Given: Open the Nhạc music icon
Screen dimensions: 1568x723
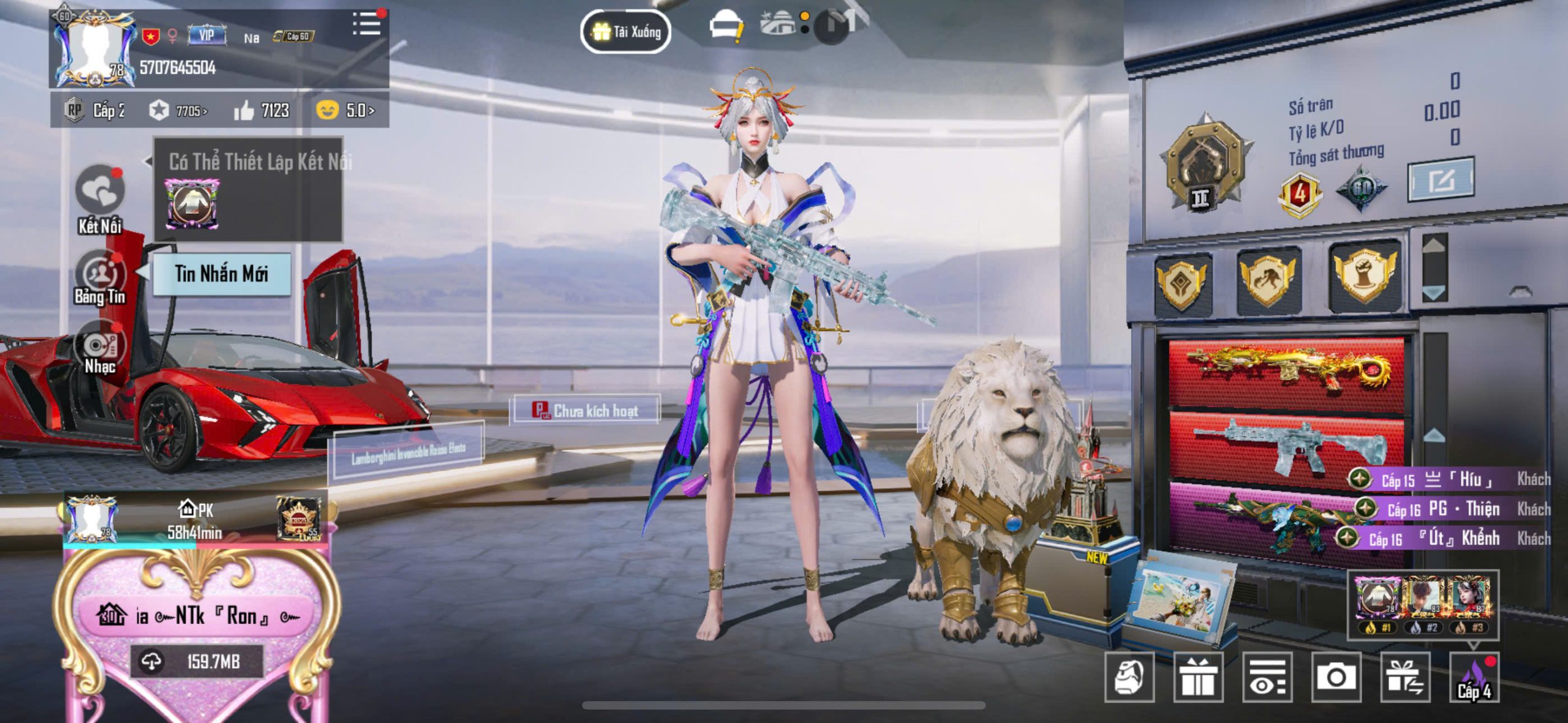Looking at the screenshot, I should coord(100,347).
